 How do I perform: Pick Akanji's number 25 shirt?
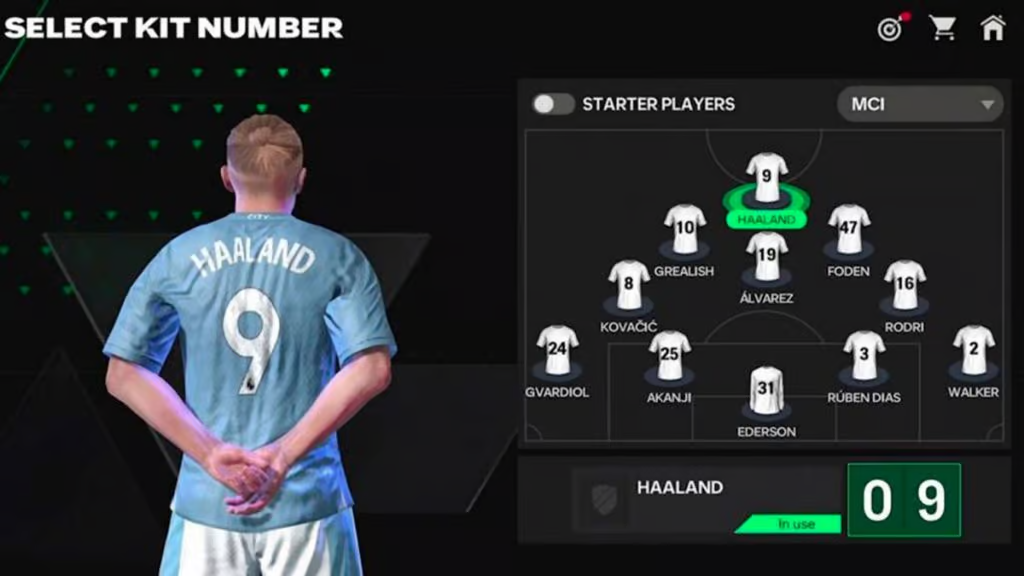pyautogui.click(x=669, y=356)
